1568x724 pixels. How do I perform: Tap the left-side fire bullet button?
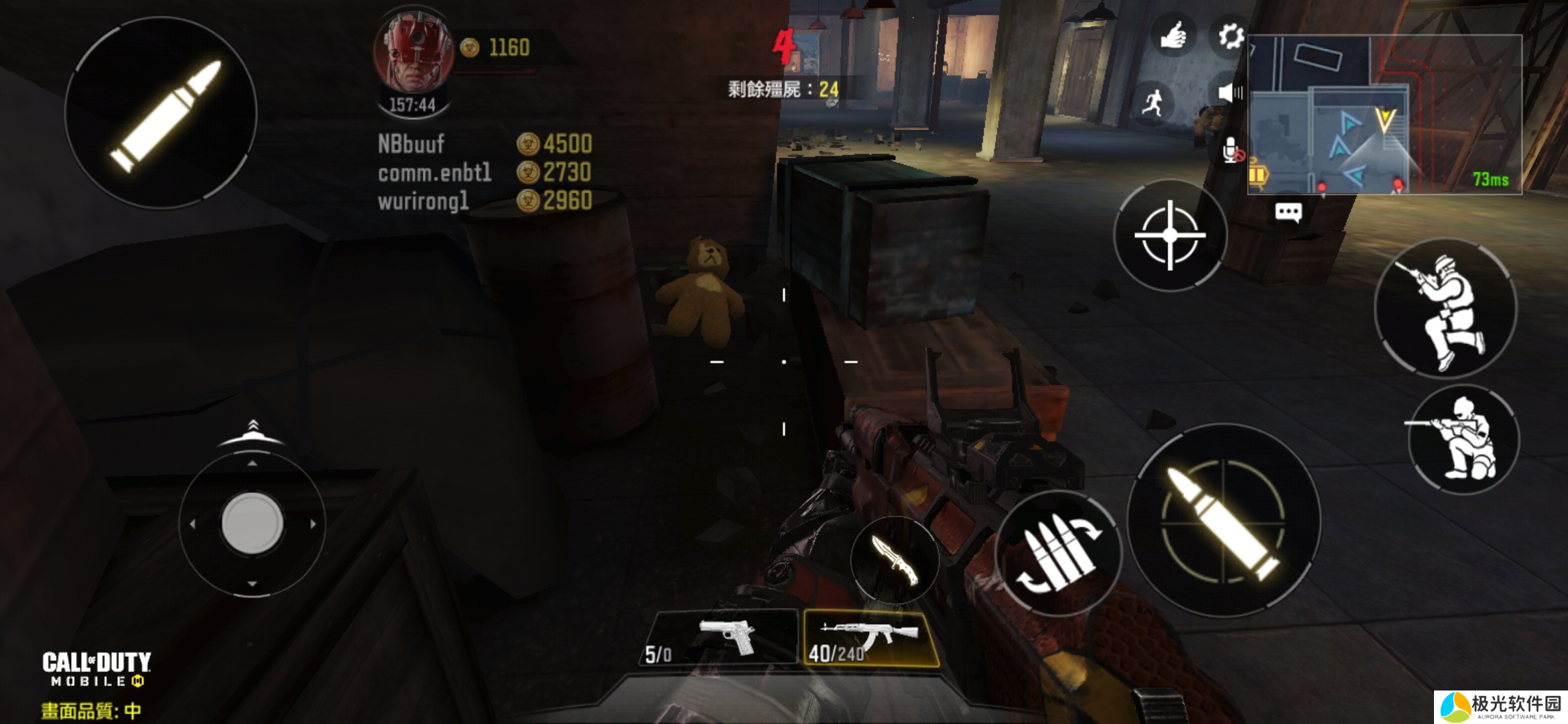161,113
